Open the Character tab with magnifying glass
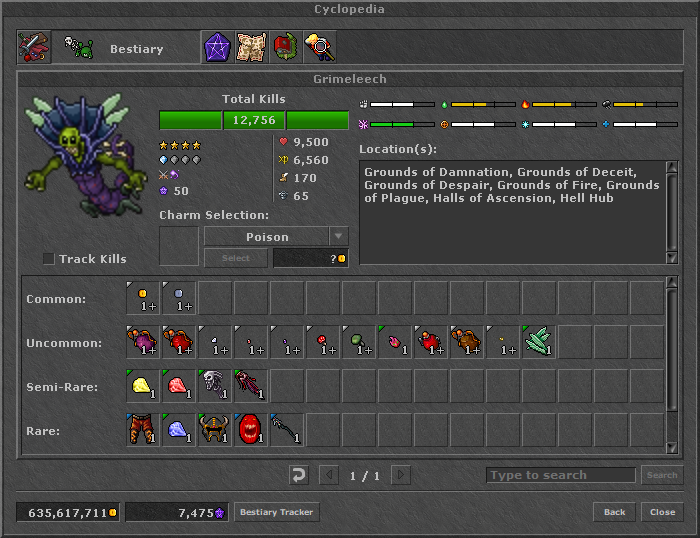Viewport: 700px width, 538px height. (x=319, y=47)
